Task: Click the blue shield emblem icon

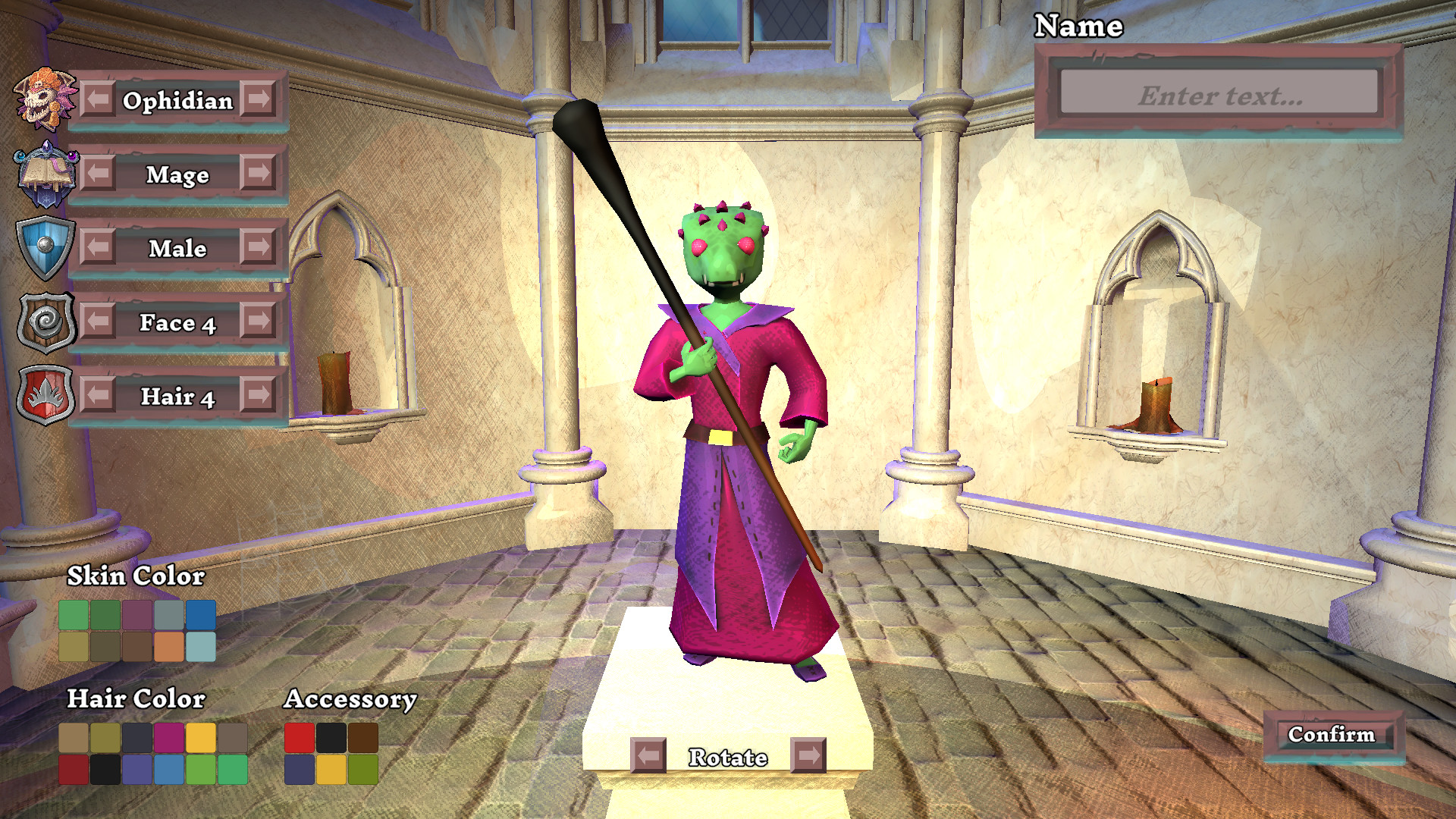Action: (x=45, y=247)
